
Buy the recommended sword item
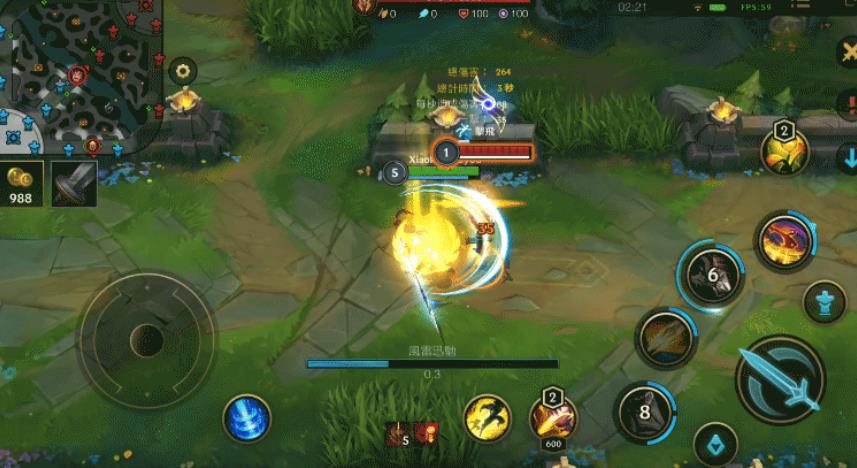point(74,184)
